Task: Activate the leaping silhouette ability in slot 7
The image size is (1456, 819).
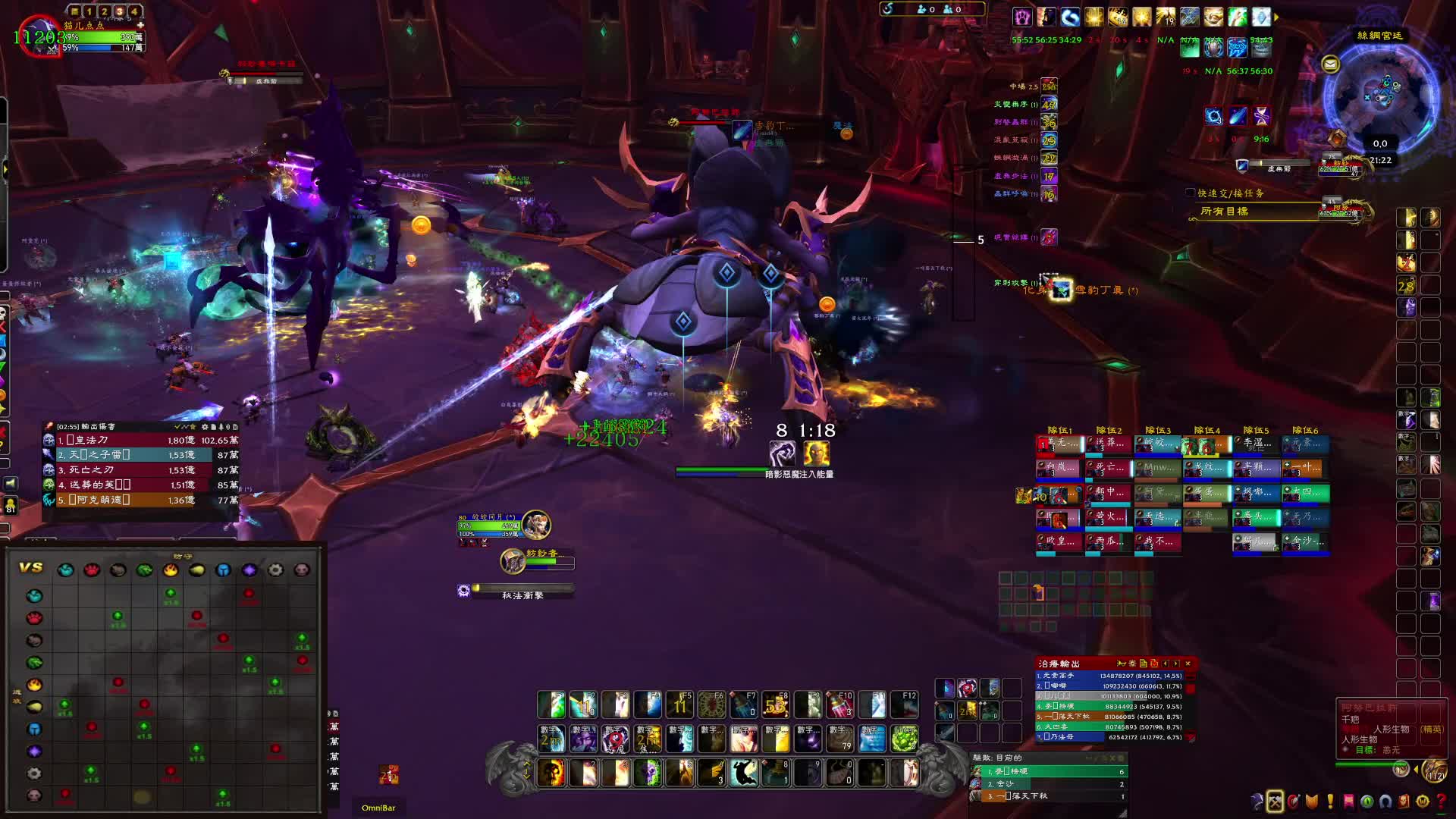Action: (743, 773)
